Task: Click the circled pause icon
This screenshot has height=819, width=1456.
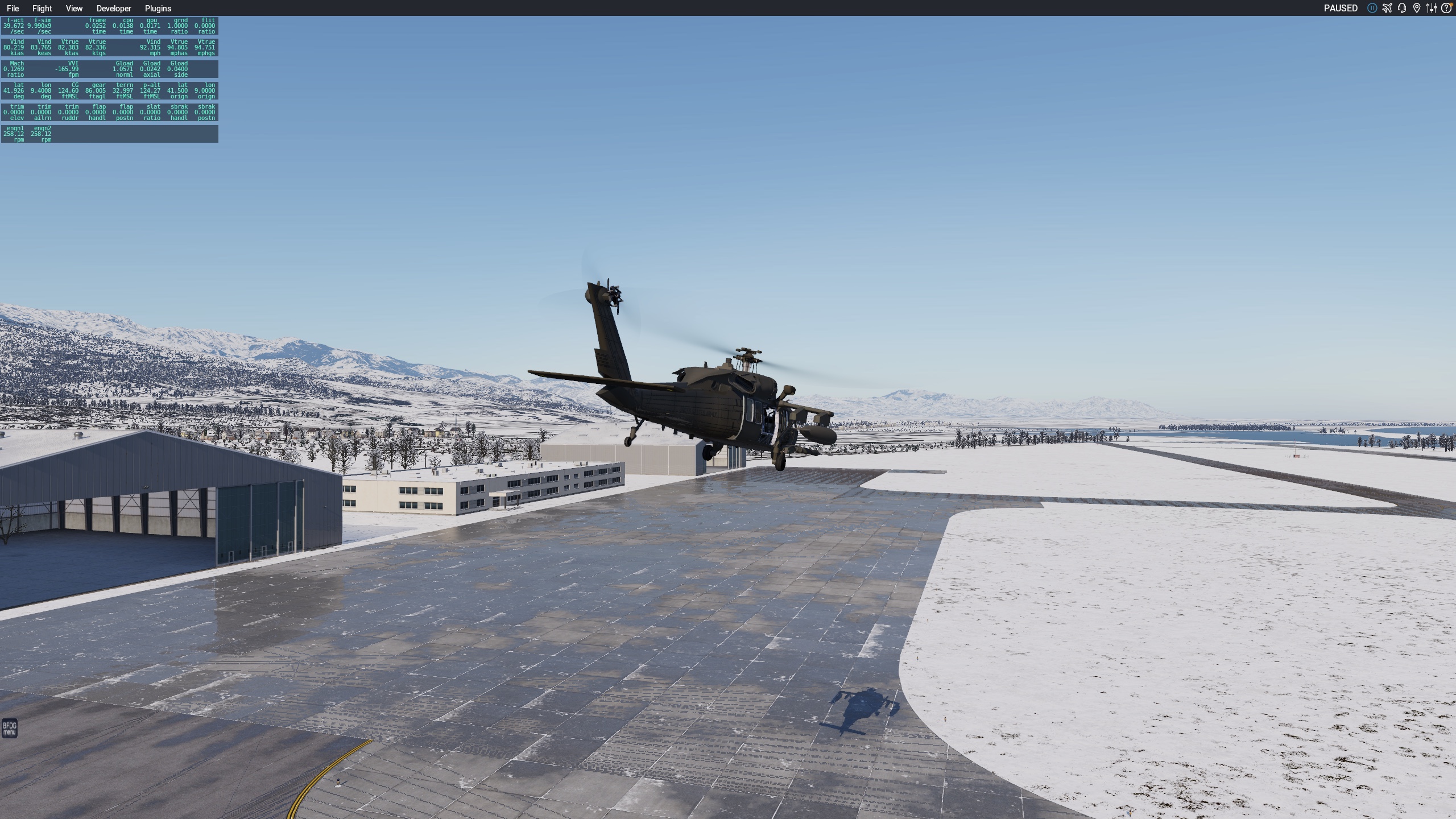Action: [x=1372, y=8]
